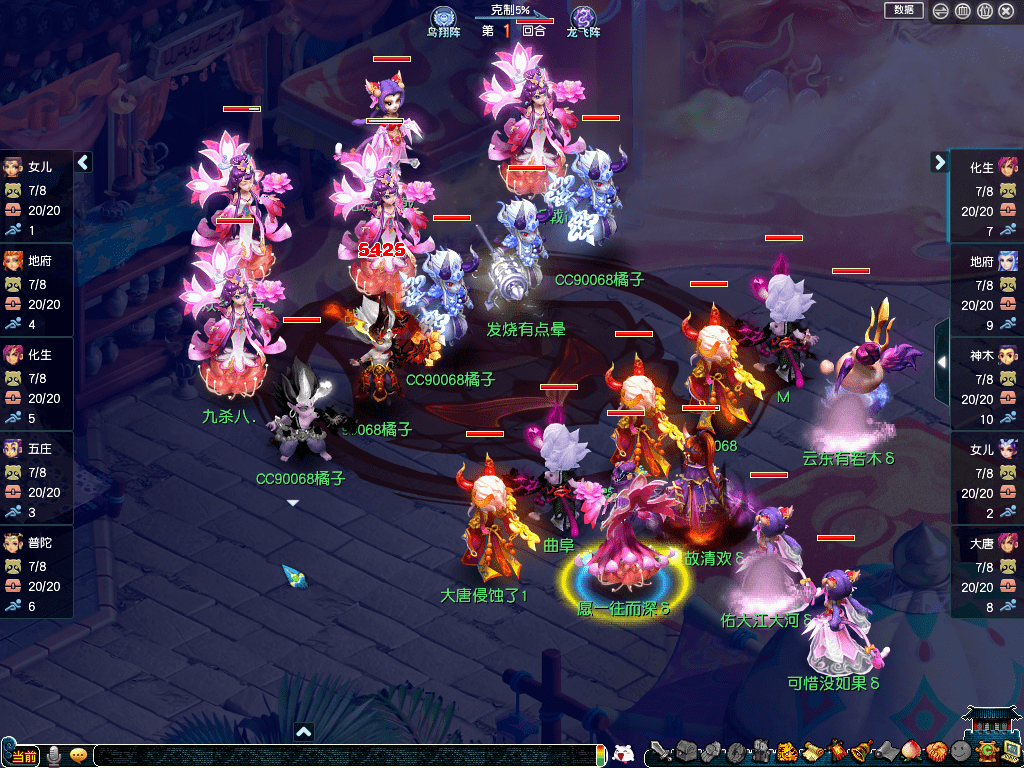This screenshot has height=768, width=1024.
Task: Close the battle view with the X button
Action: pyautogui.click(x=1008, y=11)
